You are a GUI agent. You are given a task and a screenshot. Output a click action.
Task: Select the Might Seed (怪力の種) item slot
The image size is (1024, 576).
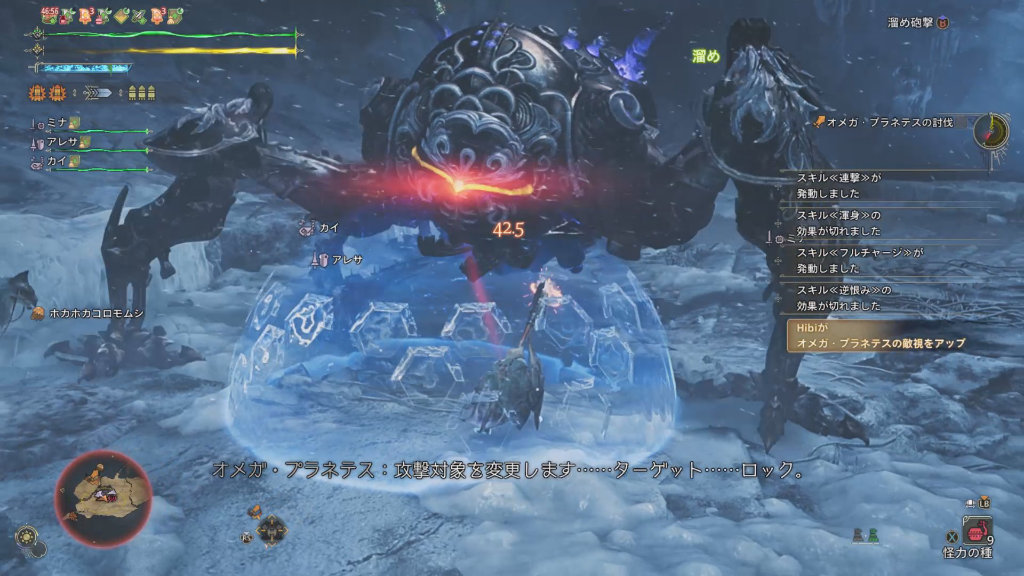[975, 531]
